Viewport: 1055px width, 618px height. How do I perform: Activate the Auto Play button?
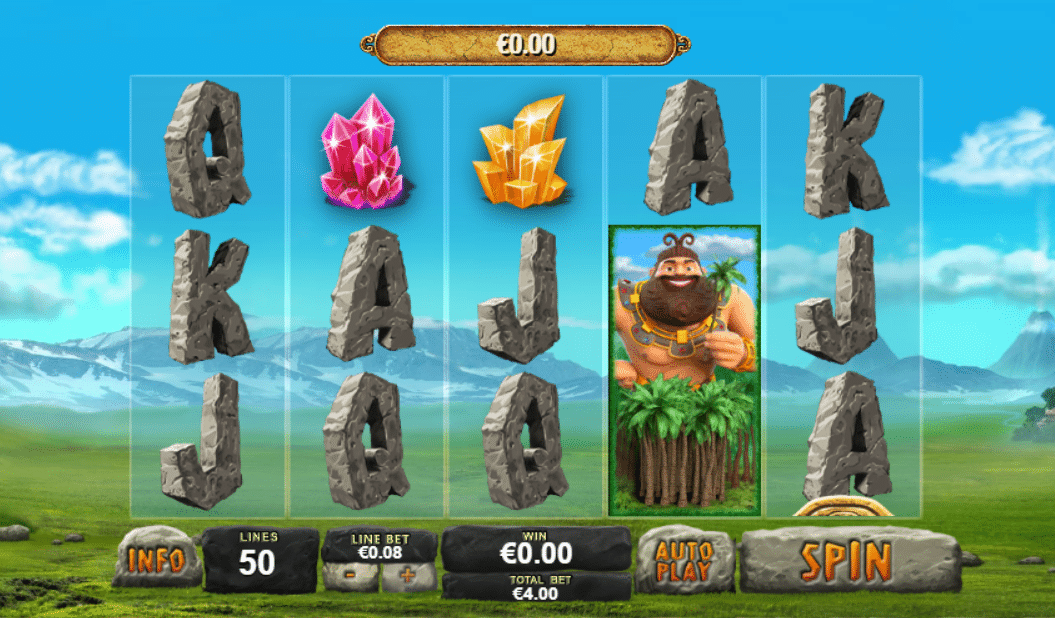tap(685, 560)
